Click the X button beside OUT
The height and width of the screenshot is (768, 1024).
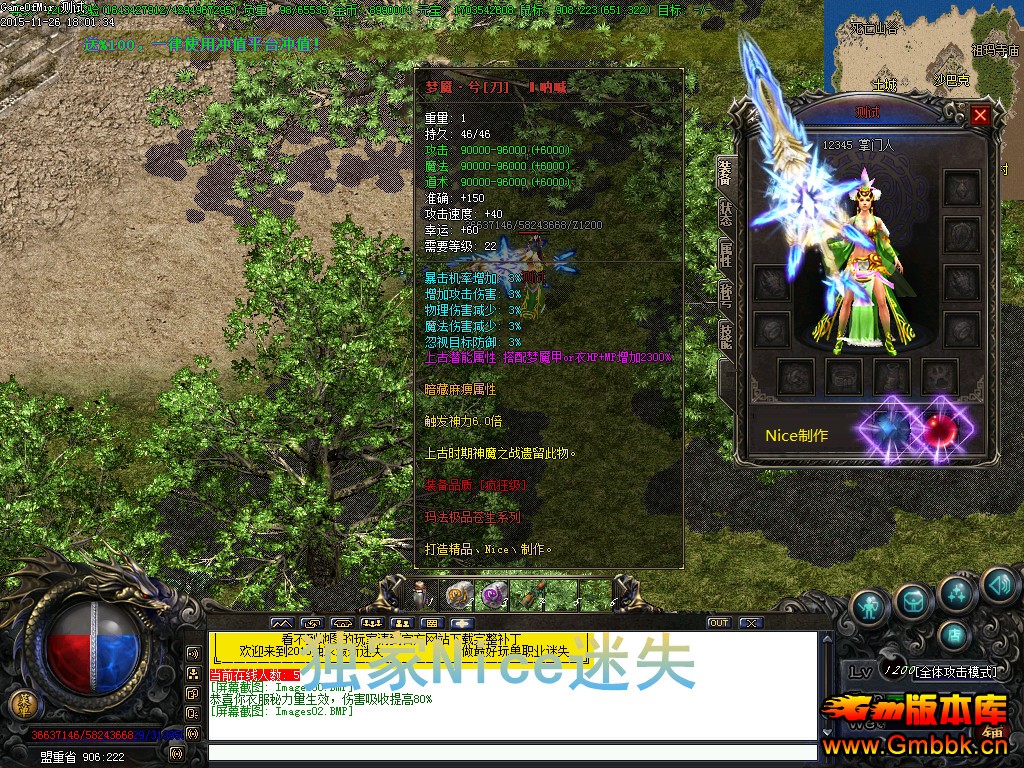click(750, 623)
